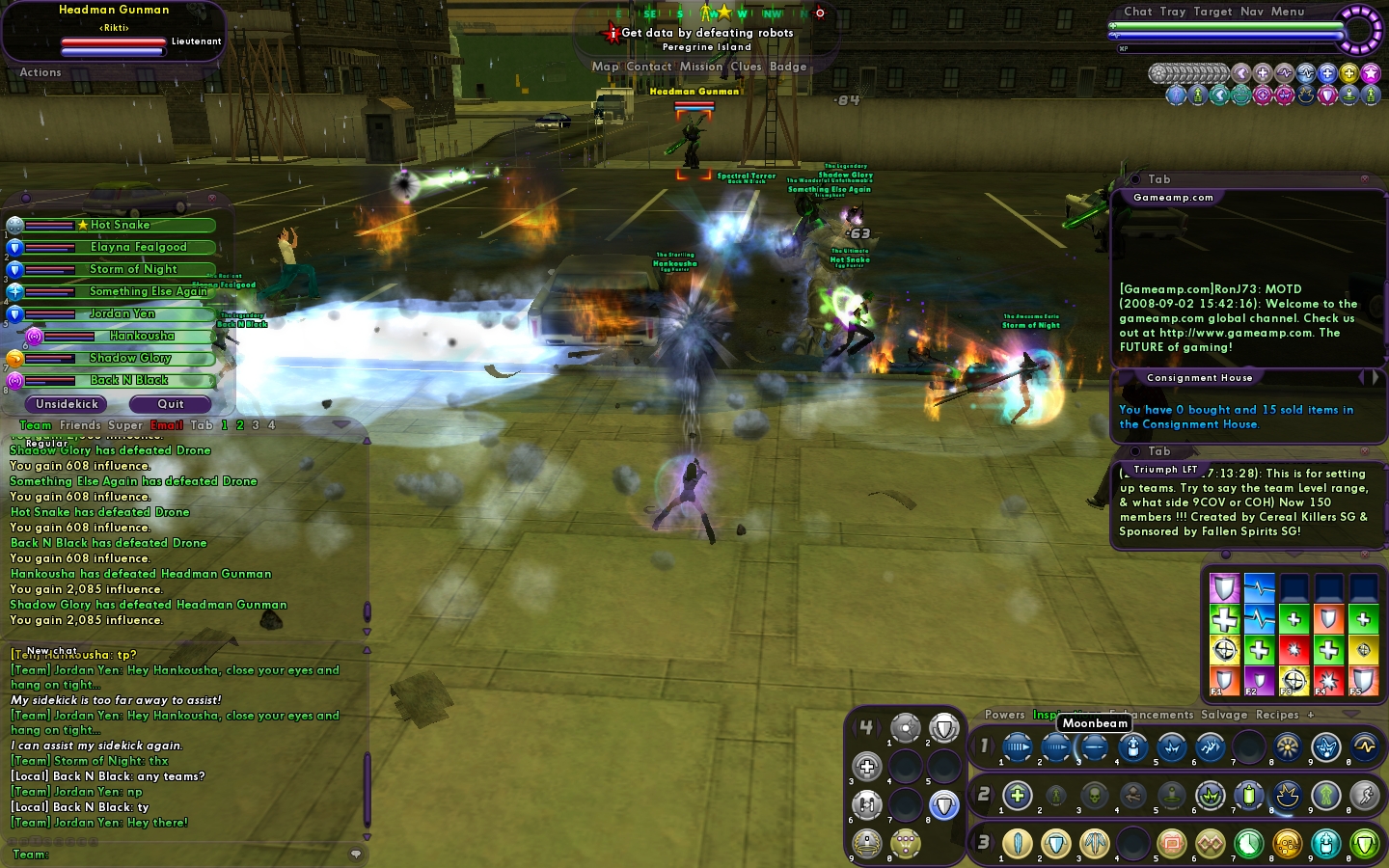Open the Recipes window

click(1277, 715)
